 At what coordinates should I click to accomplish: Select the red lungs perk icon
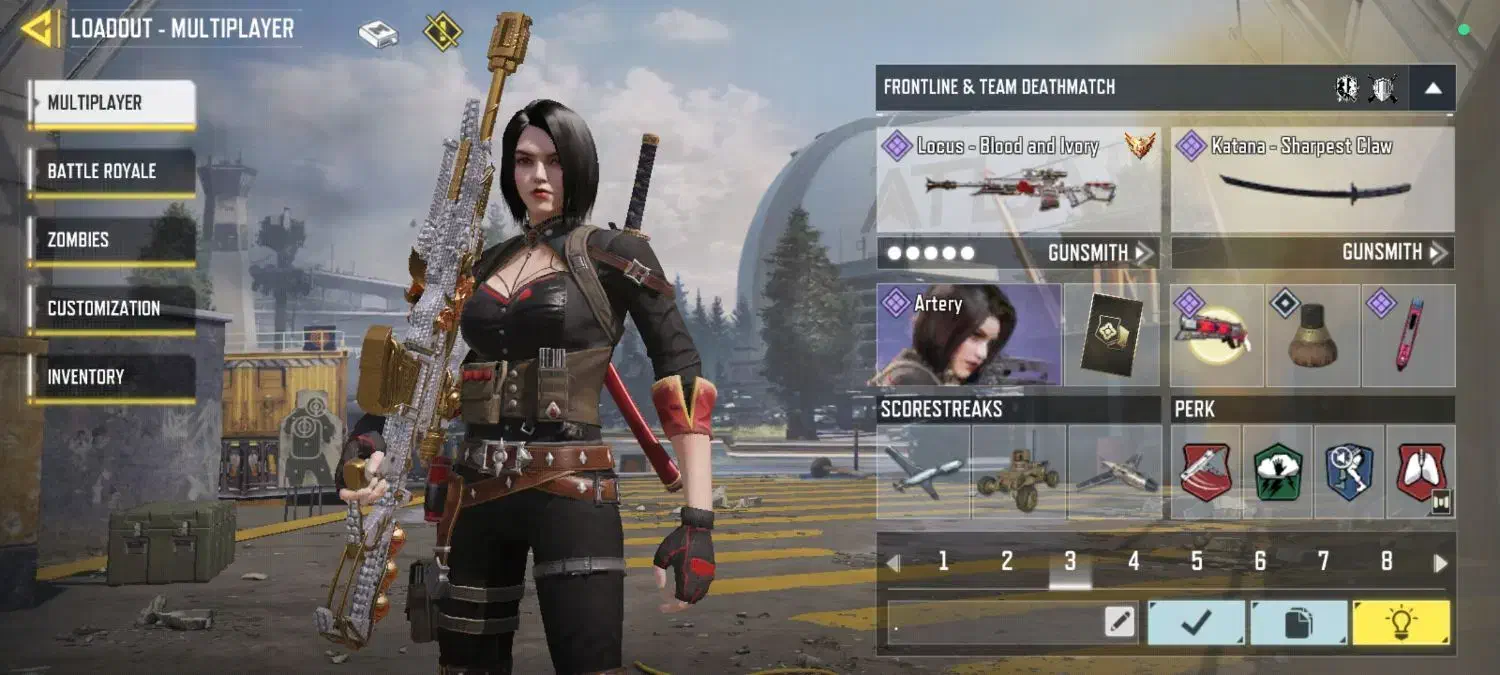click(x=1421, y=472)
